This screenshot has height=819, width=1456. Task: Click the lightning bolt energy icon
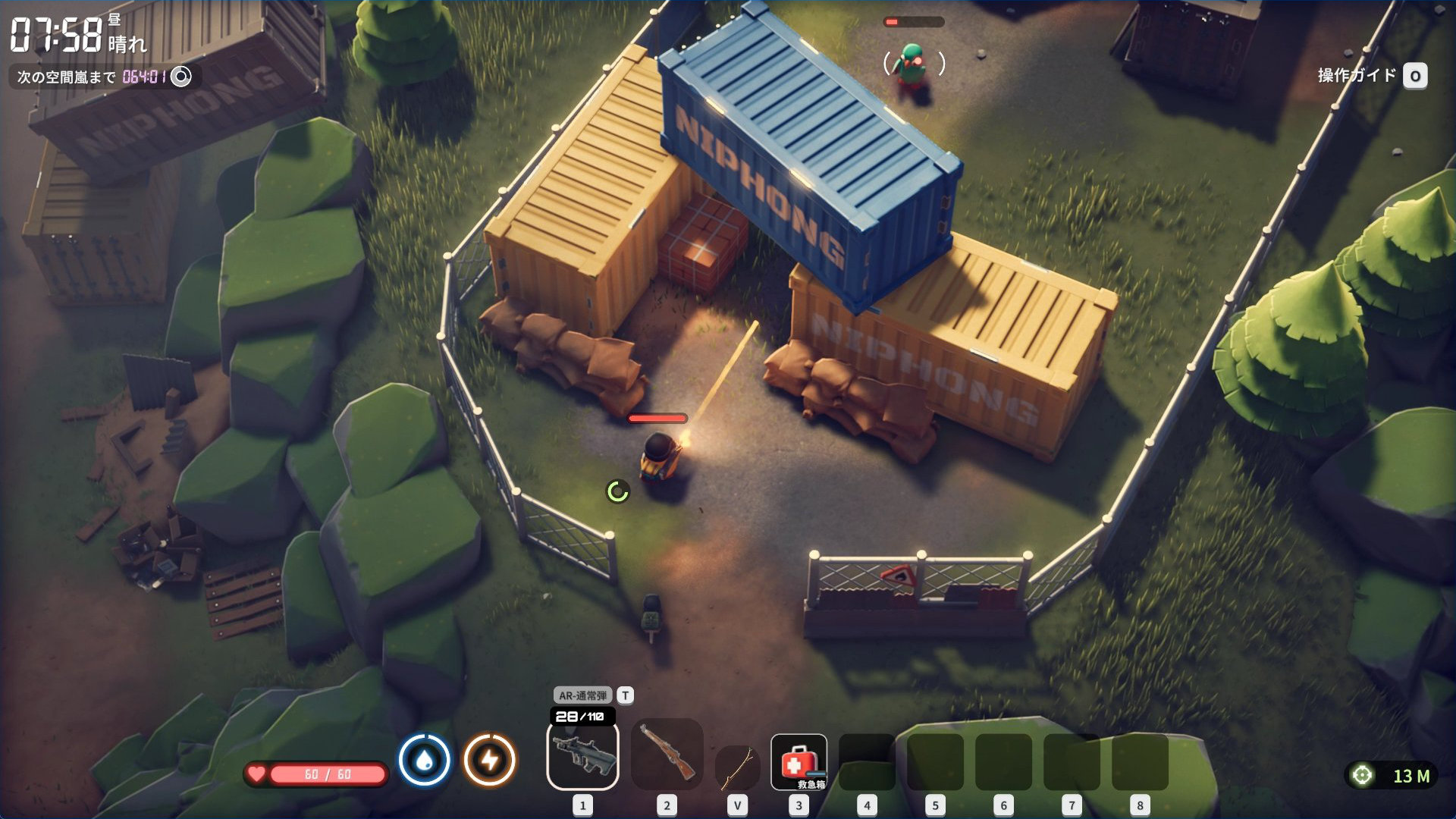click(x=490, y=760)
